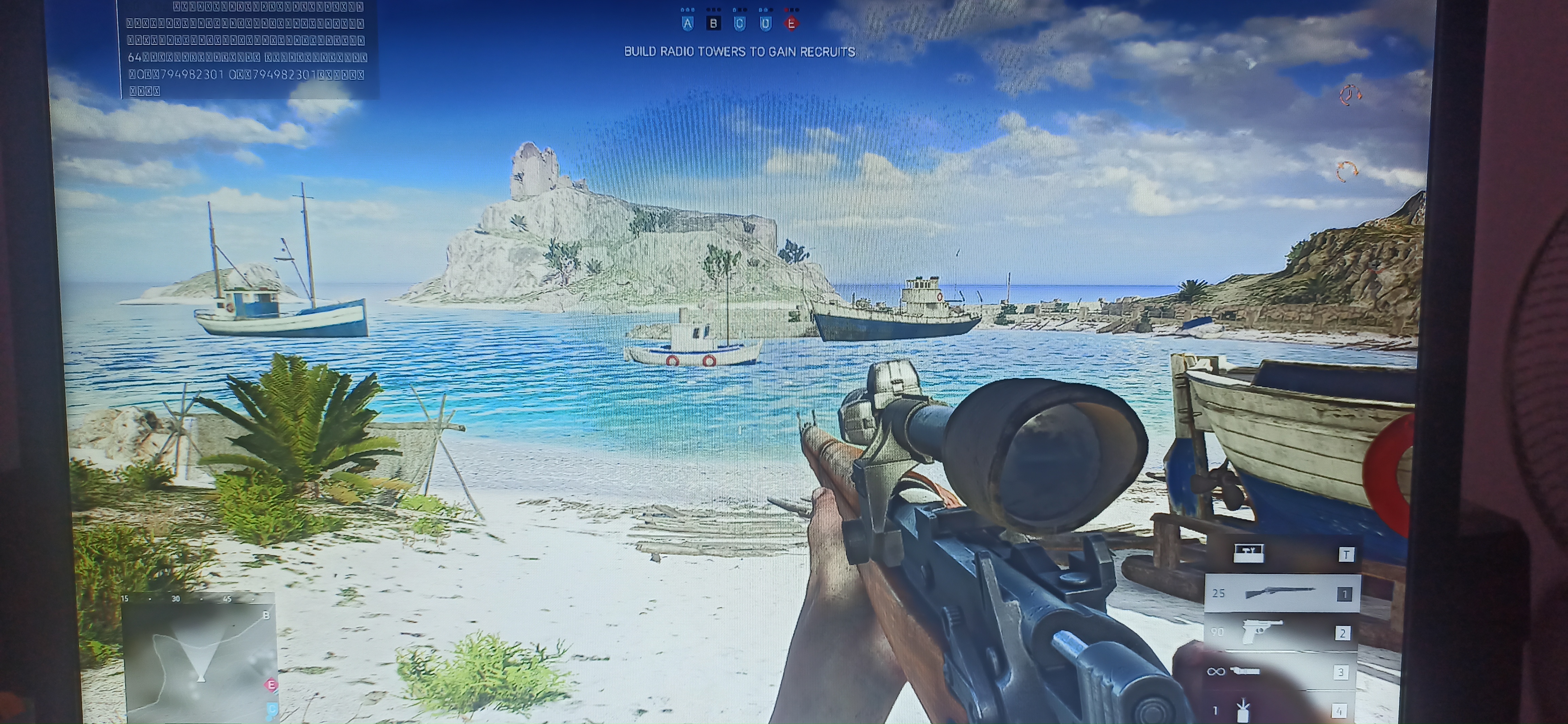Viewport: 1568px width, 724px height.
Task: Choose the melee knife slot
Action: [1281, 672]
